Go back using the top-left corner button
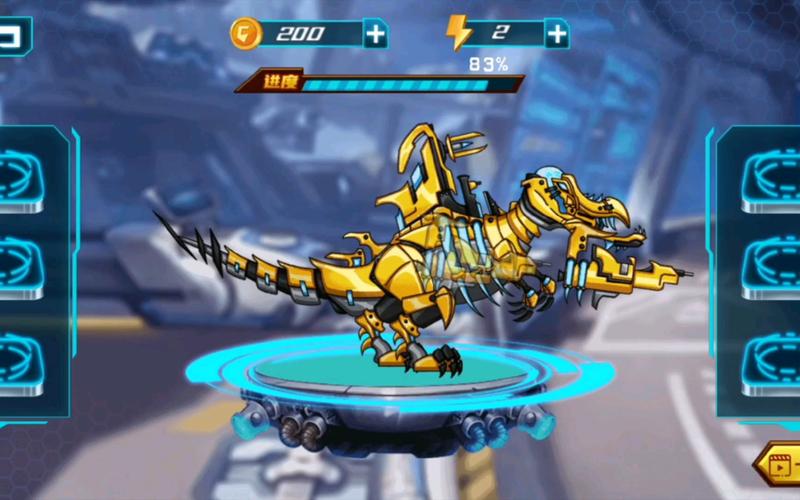The image size is (800, 500). [x=13, y=37]
